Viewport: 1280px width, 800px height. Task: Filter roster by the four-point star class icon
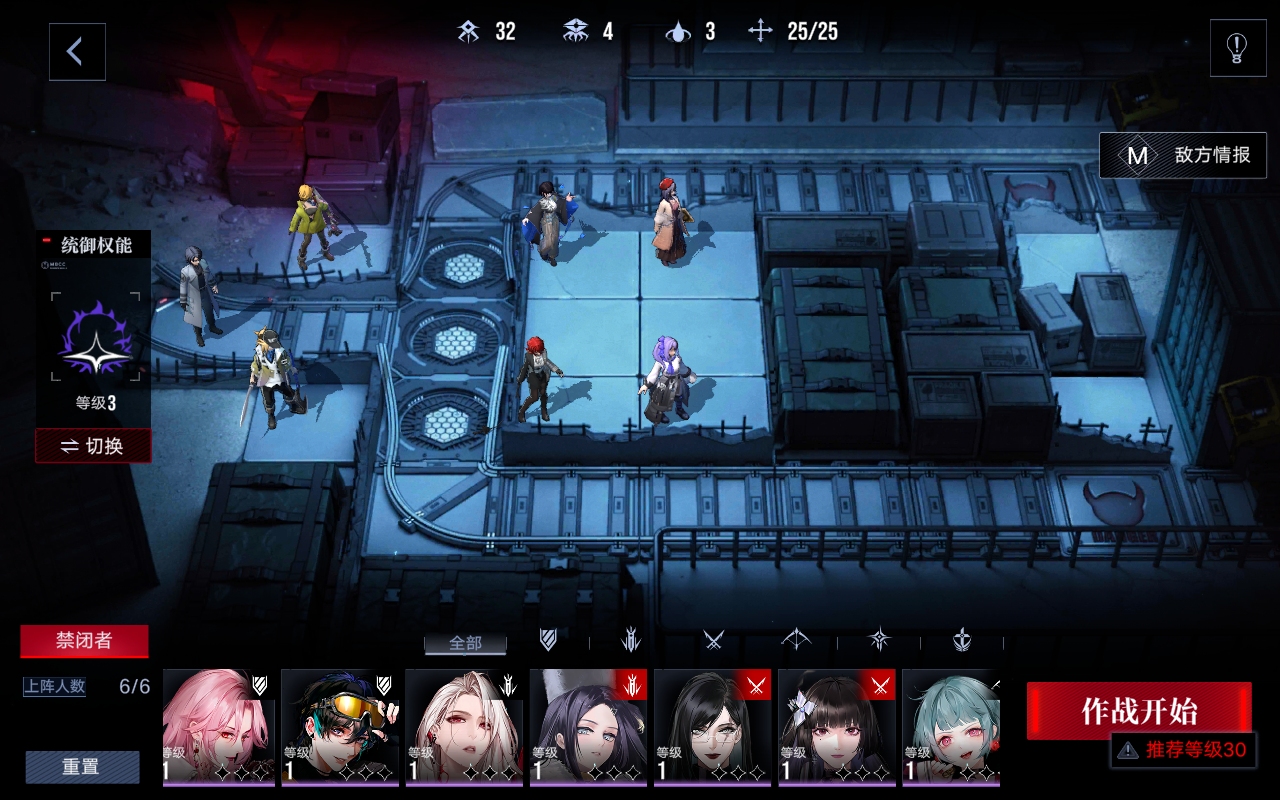[x=879, y=640]
